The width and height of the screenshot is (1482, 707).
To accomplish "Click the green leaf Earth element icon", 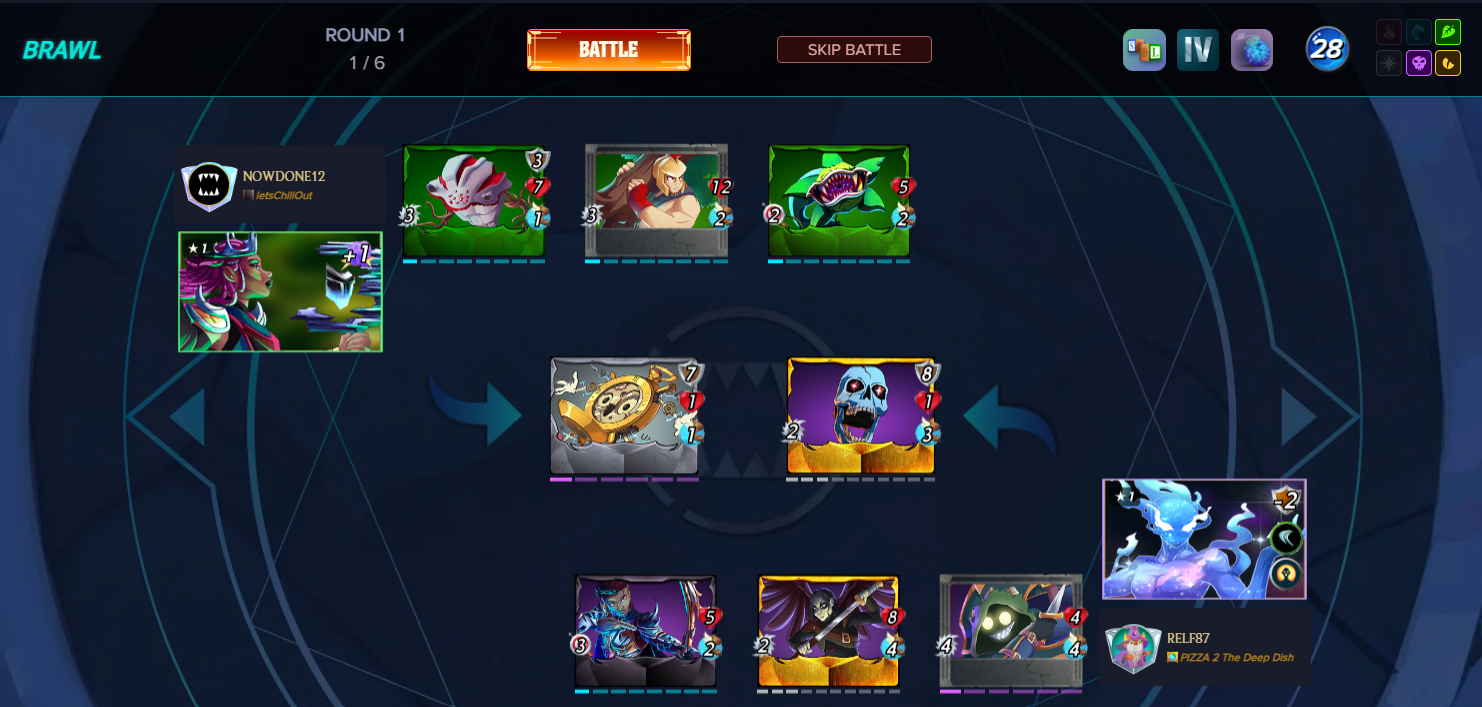I will click(1447, 32).
